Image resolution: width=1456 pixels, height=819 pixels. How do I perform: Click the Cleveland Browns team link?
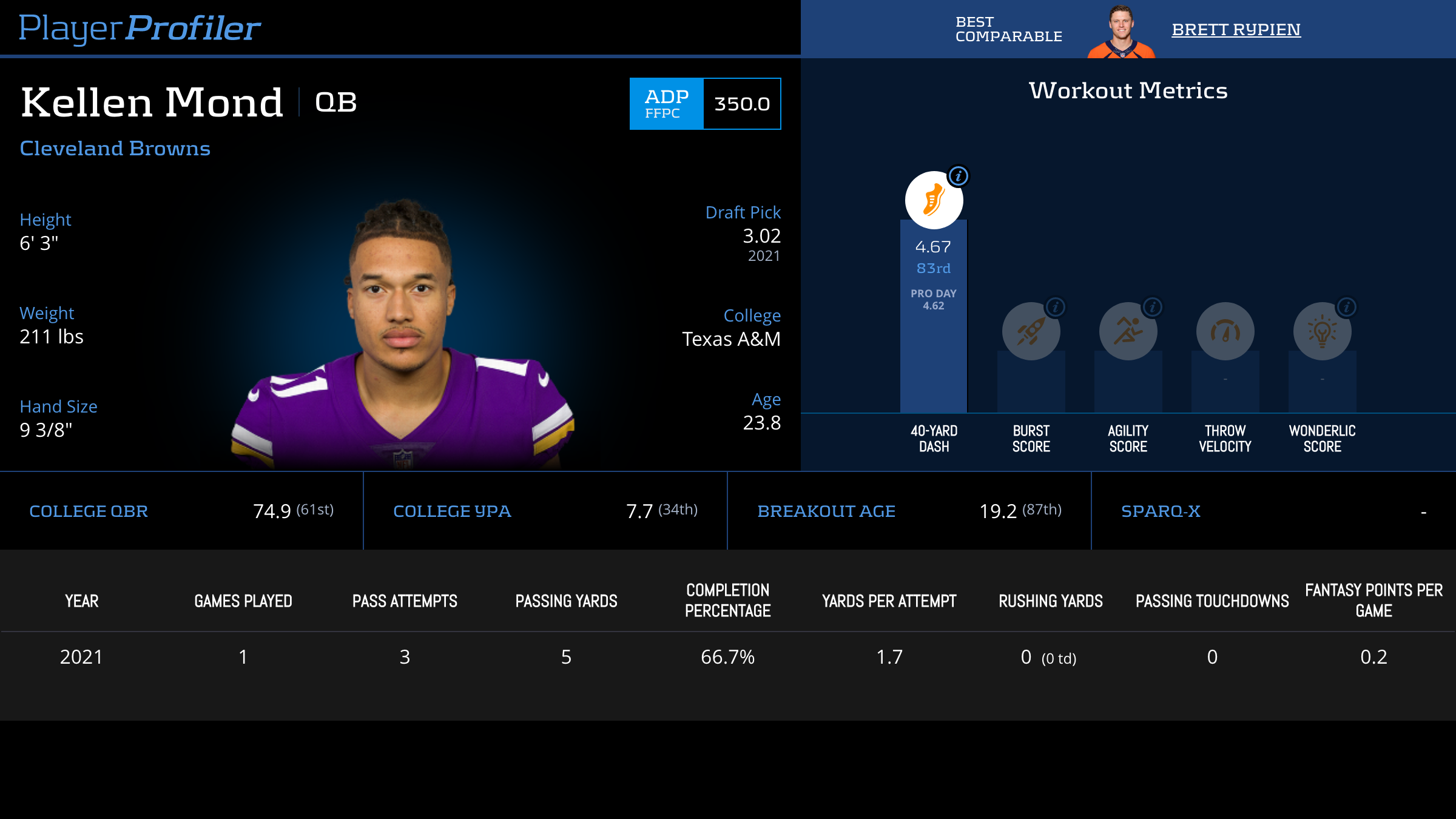point(115,149)
